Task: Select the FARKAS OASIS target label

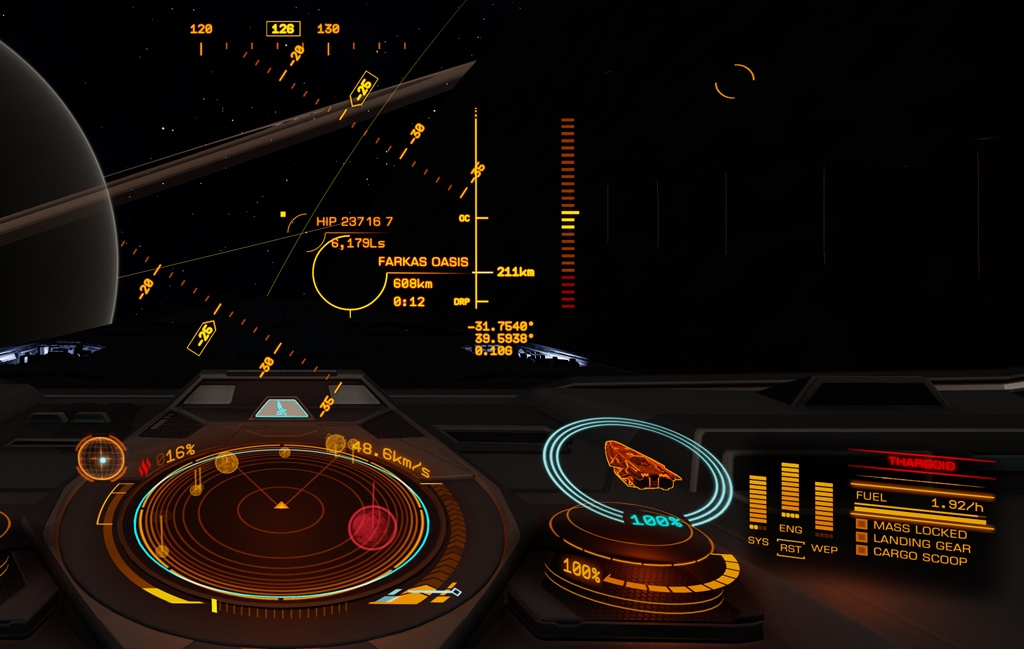Action: click(423, 262)
